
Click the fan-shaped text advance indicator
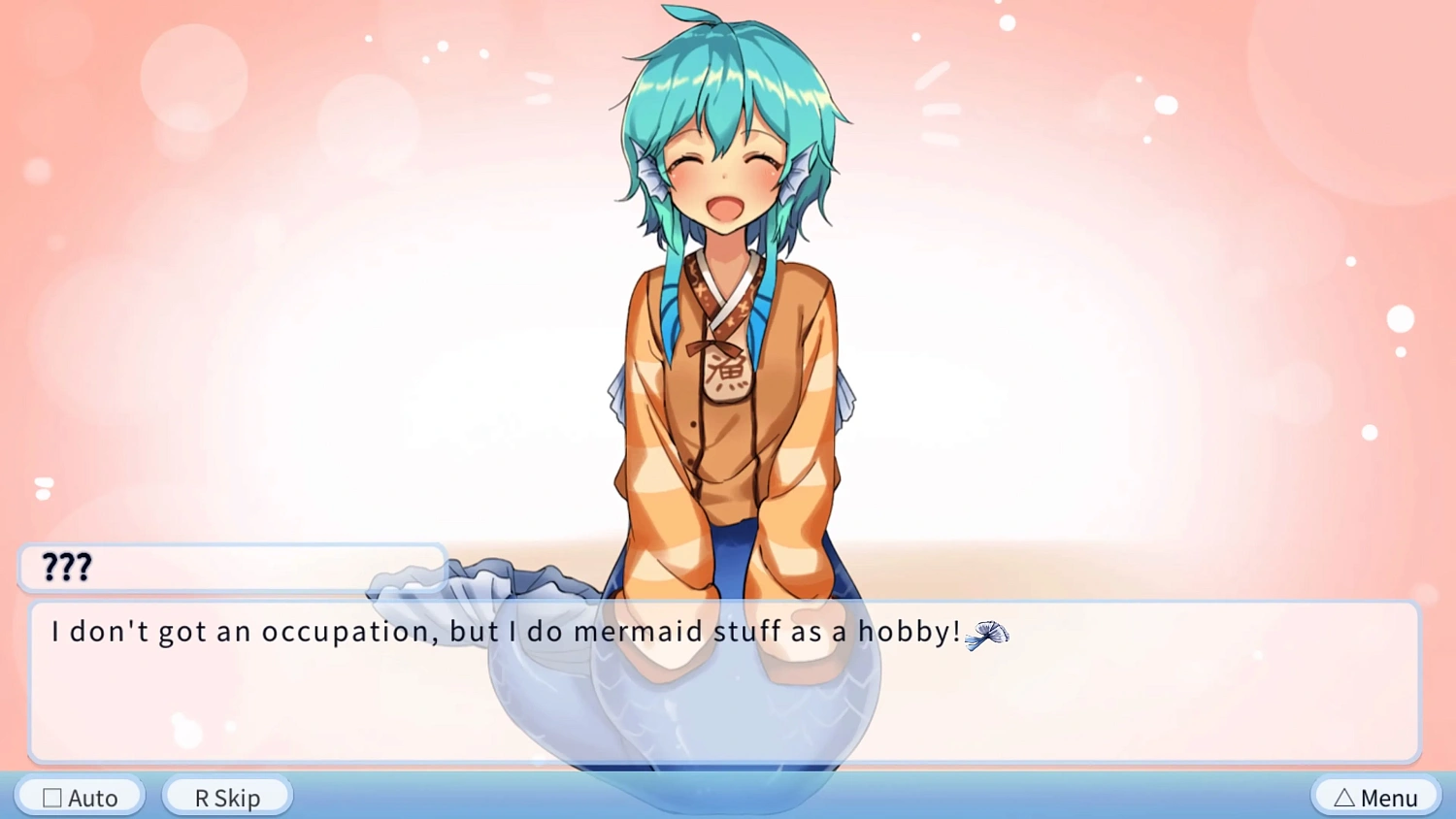pyautogui.click(x=987, y=636)
